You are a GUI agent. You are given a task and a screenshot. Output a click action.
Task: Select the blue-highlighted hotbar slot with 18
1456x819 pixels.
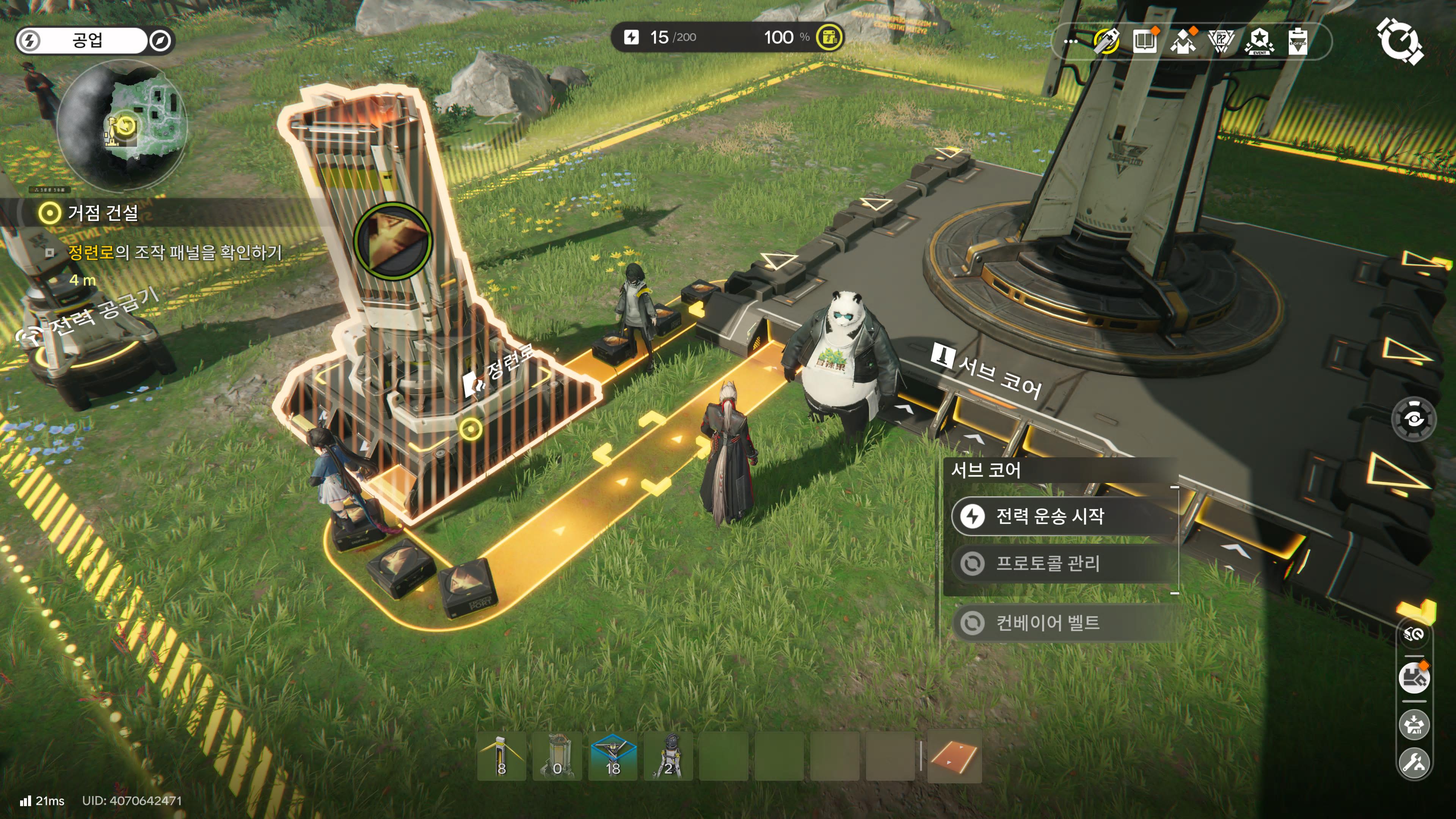pos(613,756)
